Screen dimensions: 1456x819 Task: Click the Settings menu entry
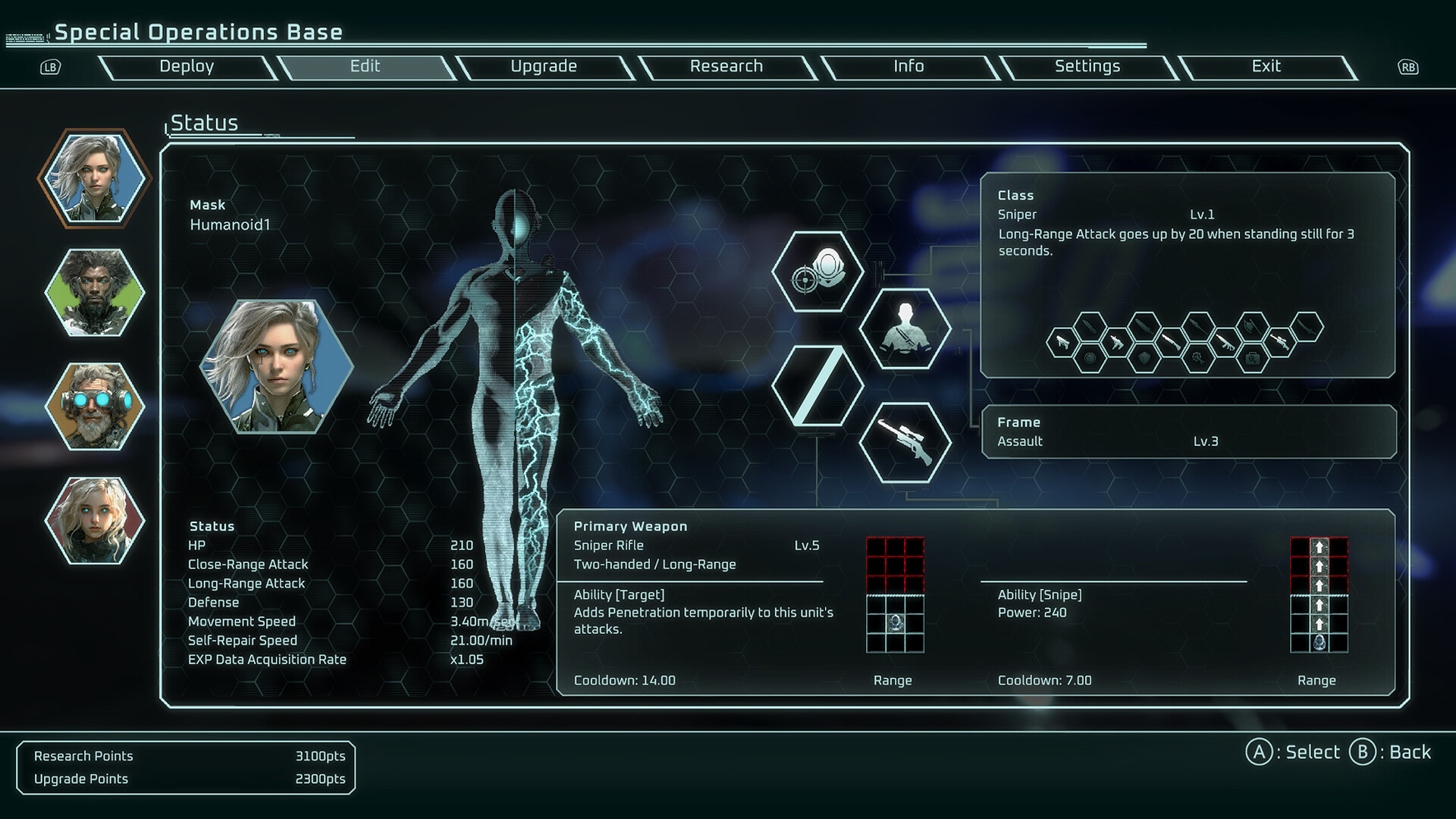point(1087,67)
